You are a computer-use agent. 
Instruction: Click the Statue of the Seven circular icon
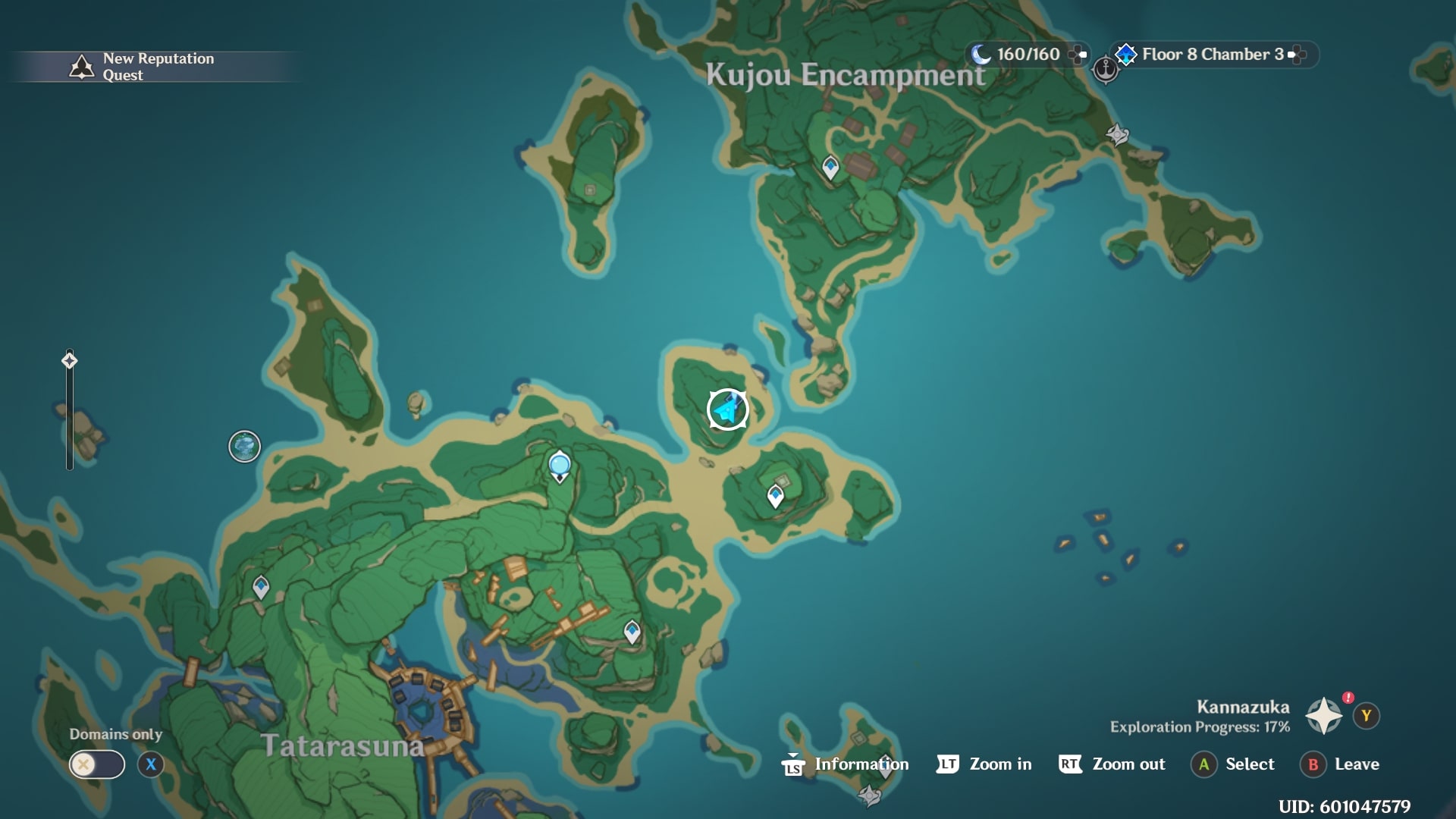pos(244,447)
